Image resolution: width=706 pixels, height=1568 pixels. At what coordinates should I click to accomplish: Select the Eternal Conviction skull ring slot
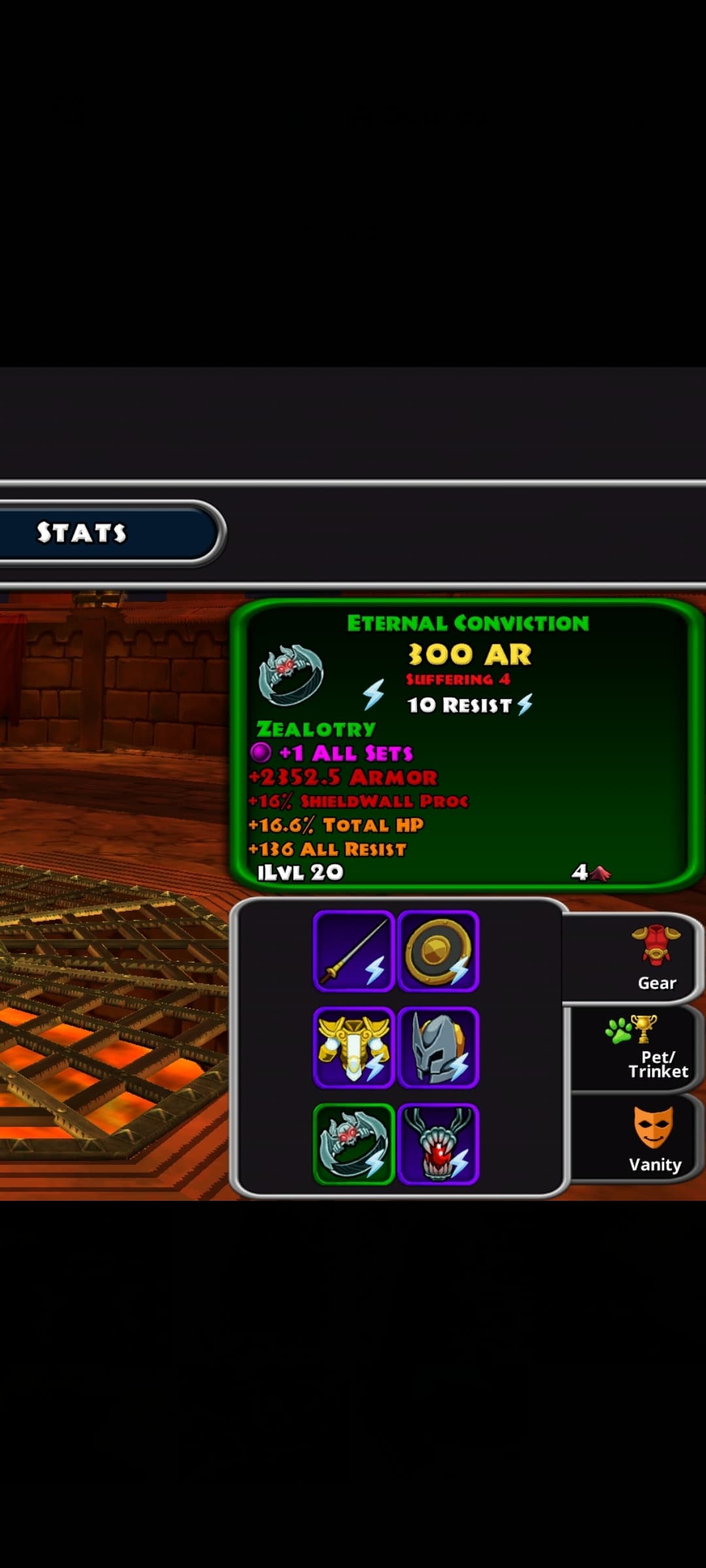[354, 1144]
